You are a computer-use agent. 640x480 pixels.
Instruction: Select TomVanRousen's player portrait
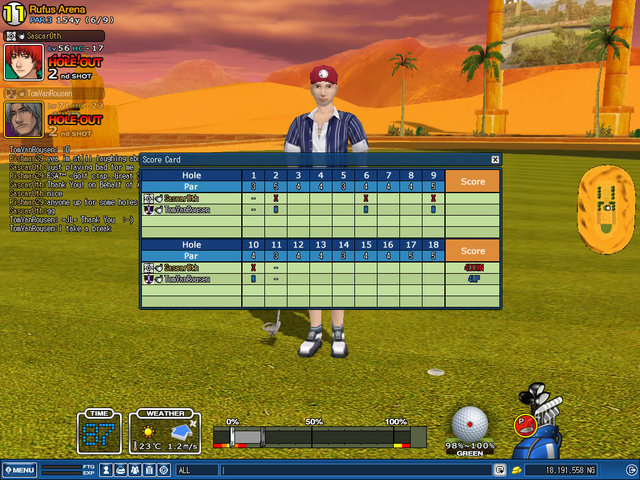coord(23,119)
